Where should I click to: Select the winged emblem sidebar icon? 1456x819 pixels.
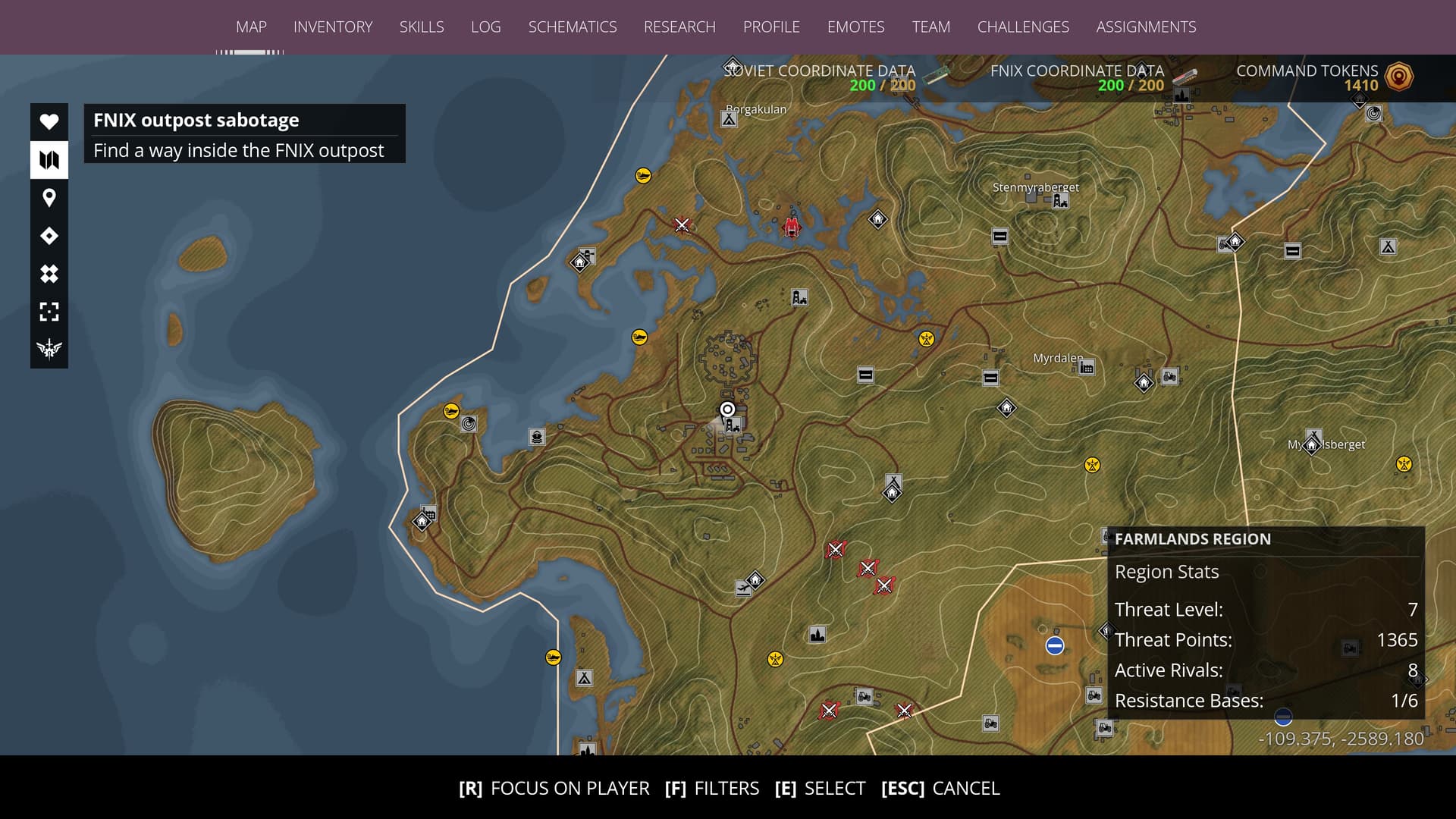point(49,349)
